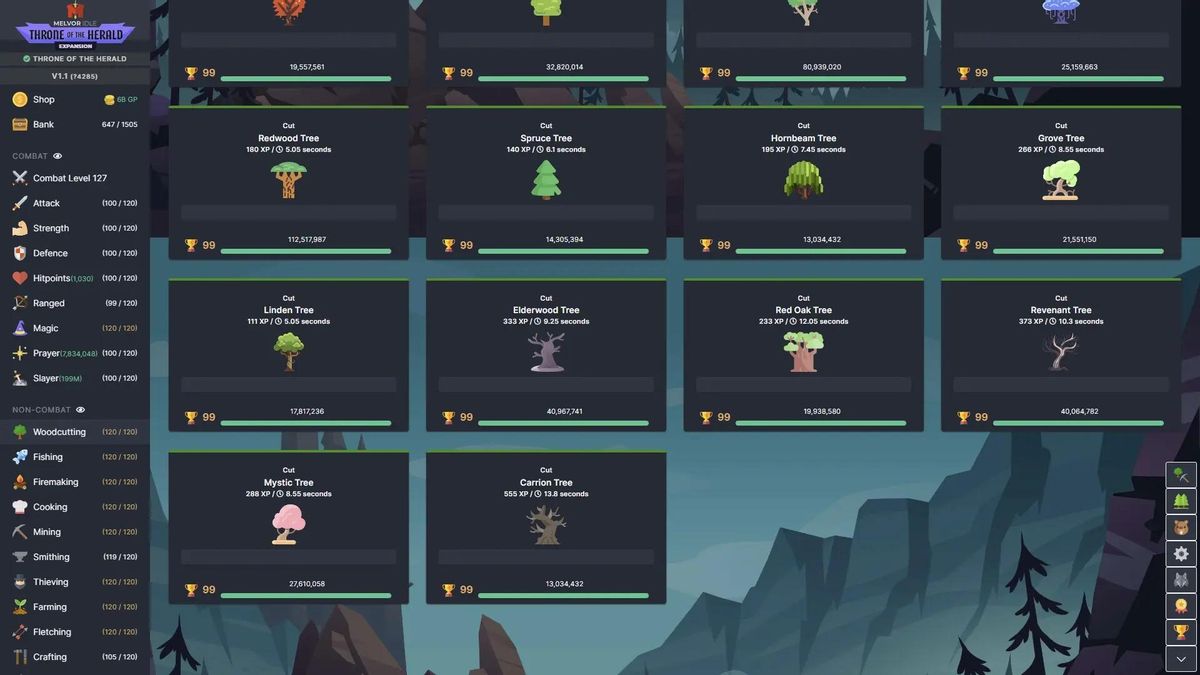Viewport: 1200px width, 675px height.
Task: Click the gear settings icon in side strip
Action: [x=1181, y=553]
